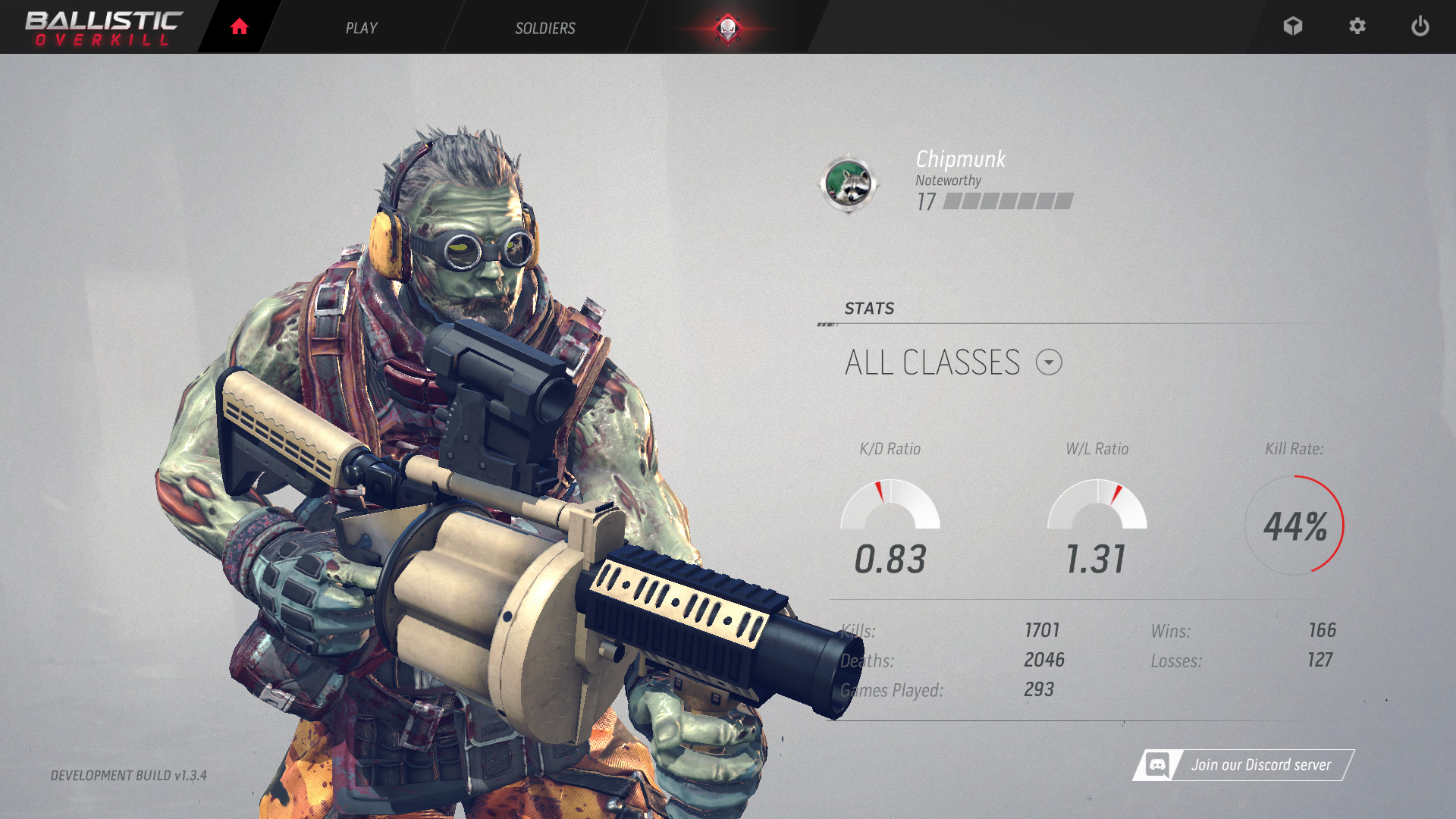Viewport: 1456px width, 819px height.
Task: Expand the ALL CLASSES dropdown
Action: [x=1049, y=362]
